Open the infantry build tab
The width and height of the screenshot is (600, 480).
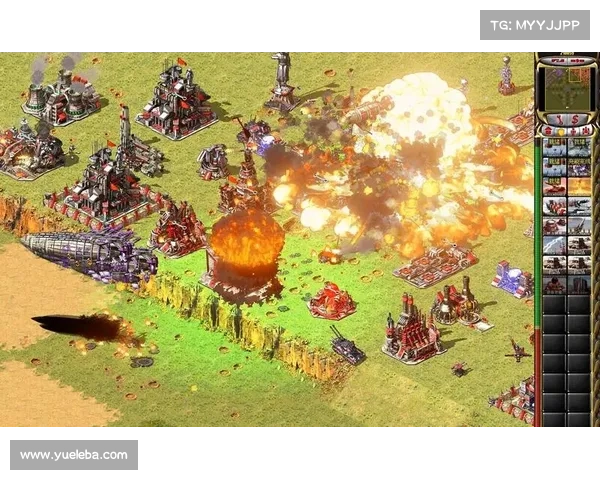(x=573, y=131)
